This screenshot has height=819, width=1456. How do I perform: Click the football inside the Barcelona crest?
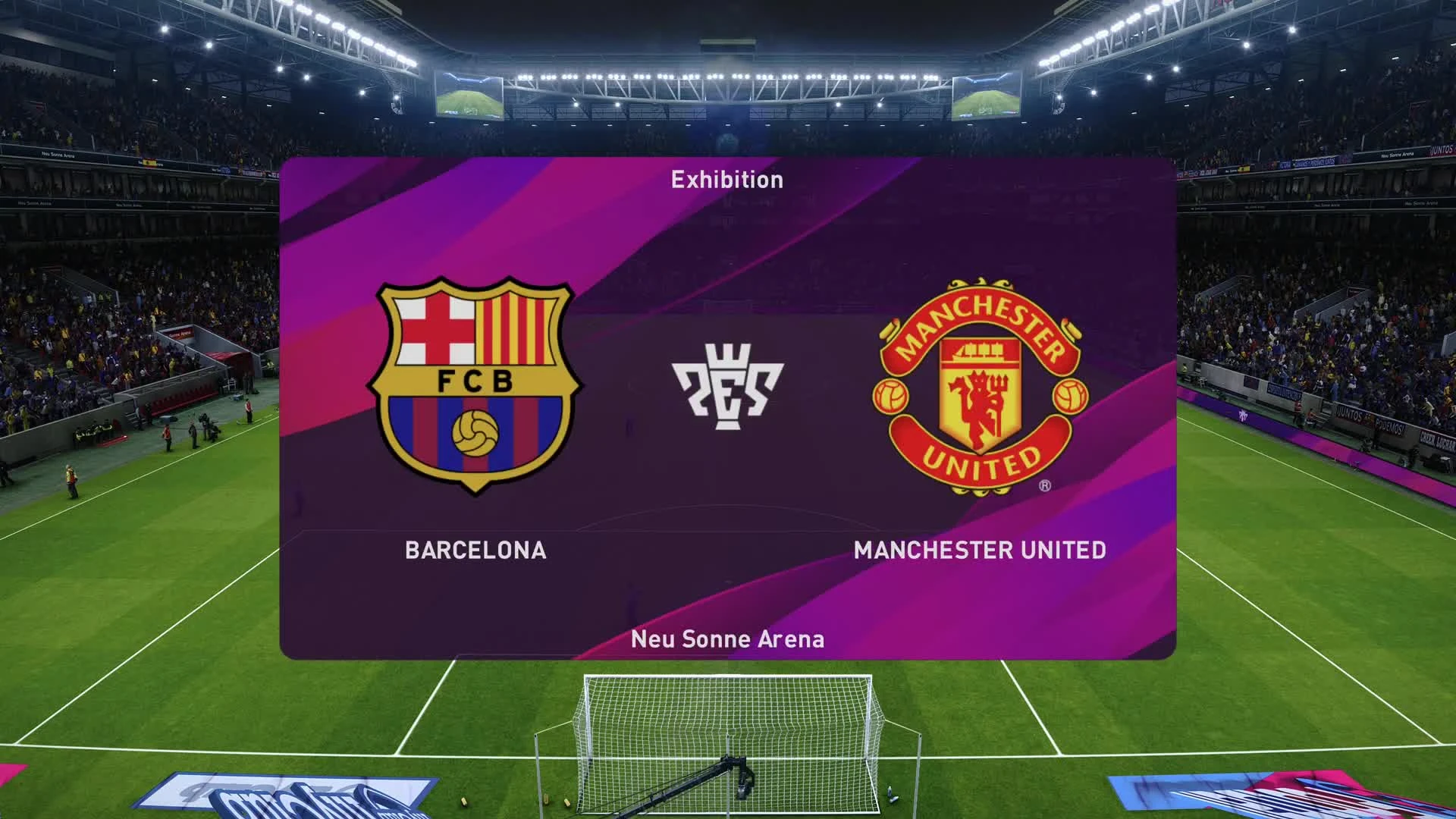coord(476,434)
